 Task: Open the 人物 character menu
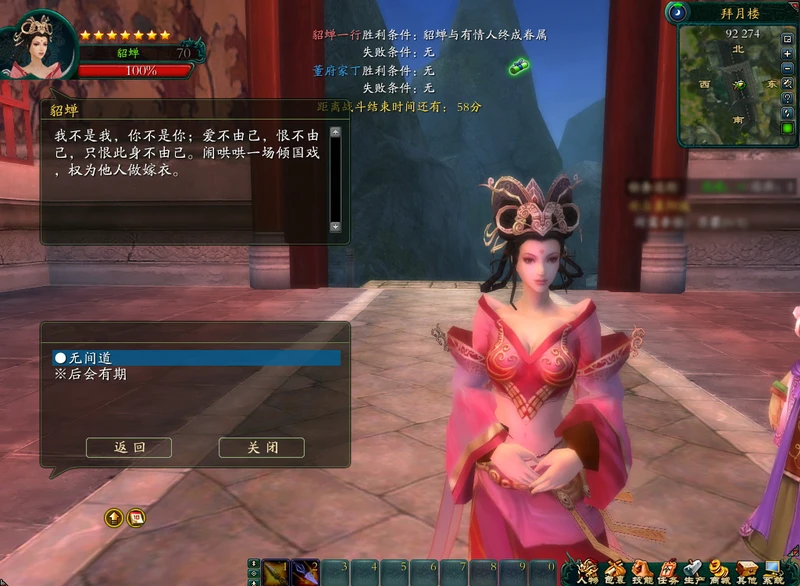tap(588, 571)
